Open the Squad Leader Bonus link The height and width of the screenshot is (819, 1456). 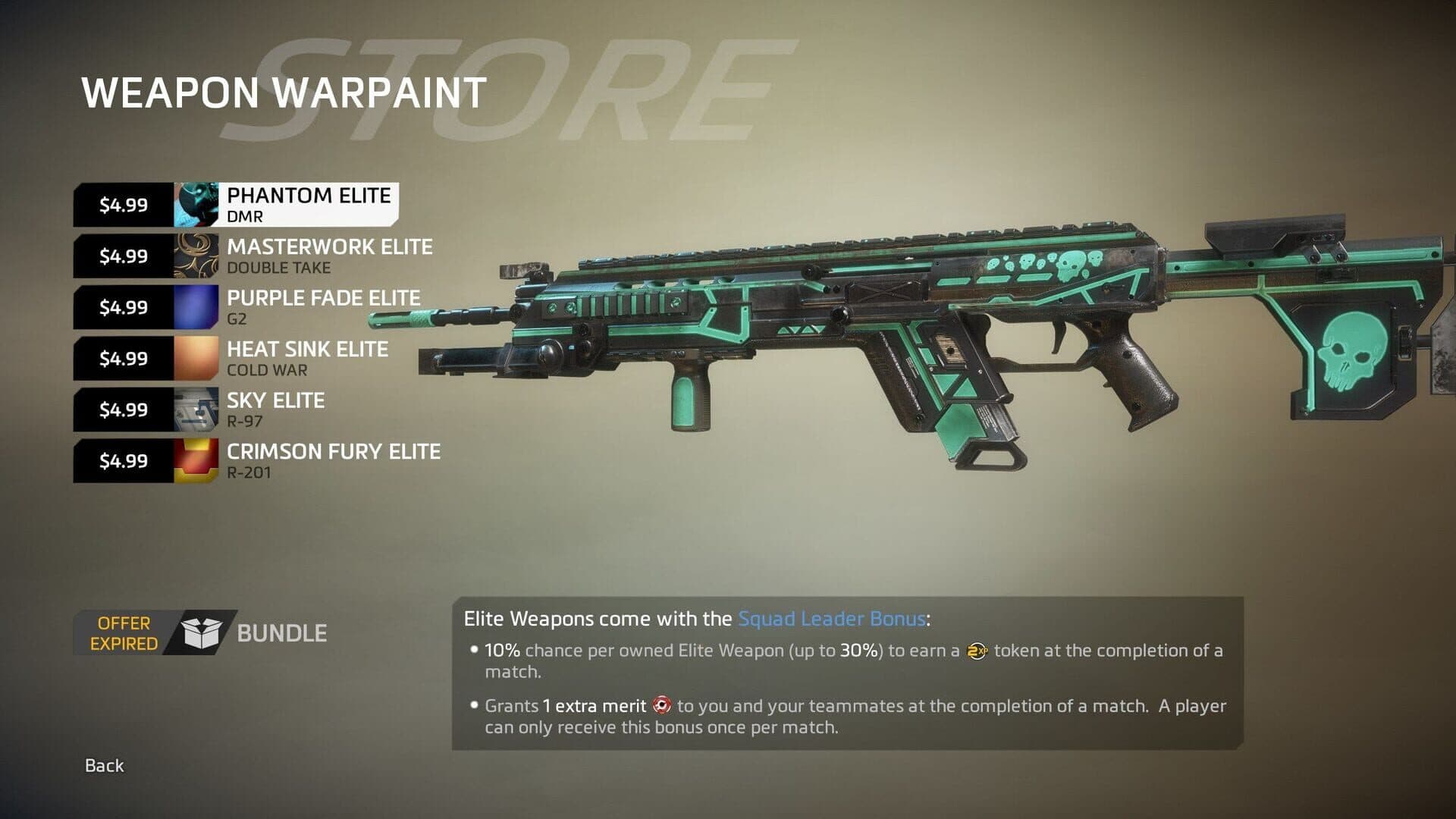(x=831, y=619)
